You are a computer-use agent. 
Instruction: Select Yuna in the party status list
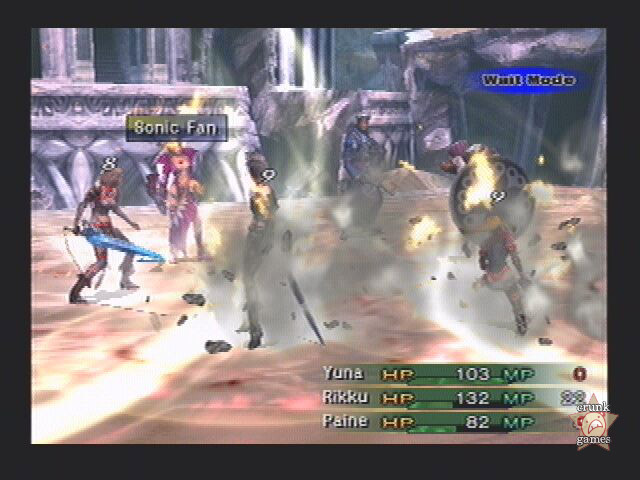point(343,374)
